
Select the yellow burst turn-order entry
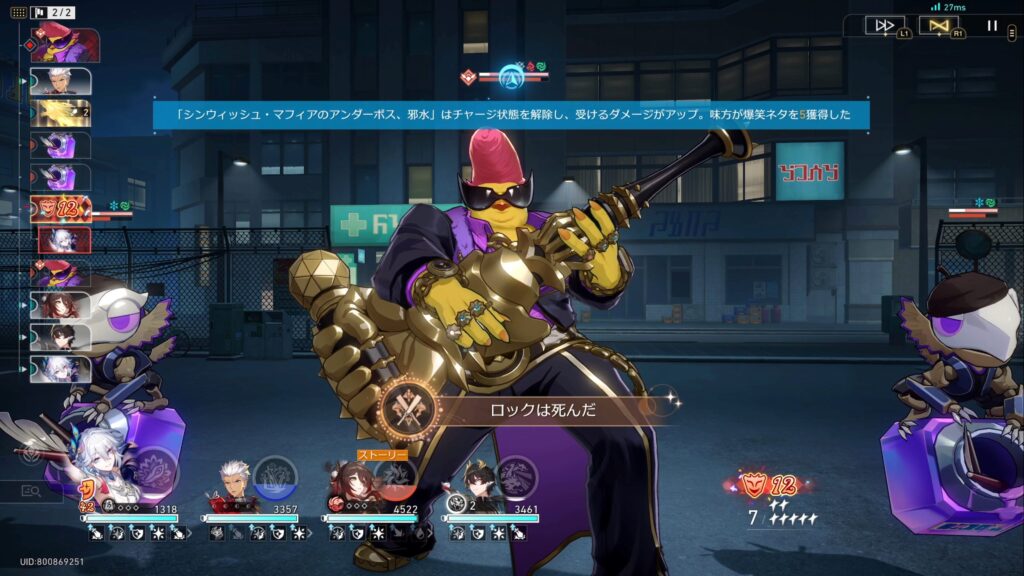click(x=61, y=113)
